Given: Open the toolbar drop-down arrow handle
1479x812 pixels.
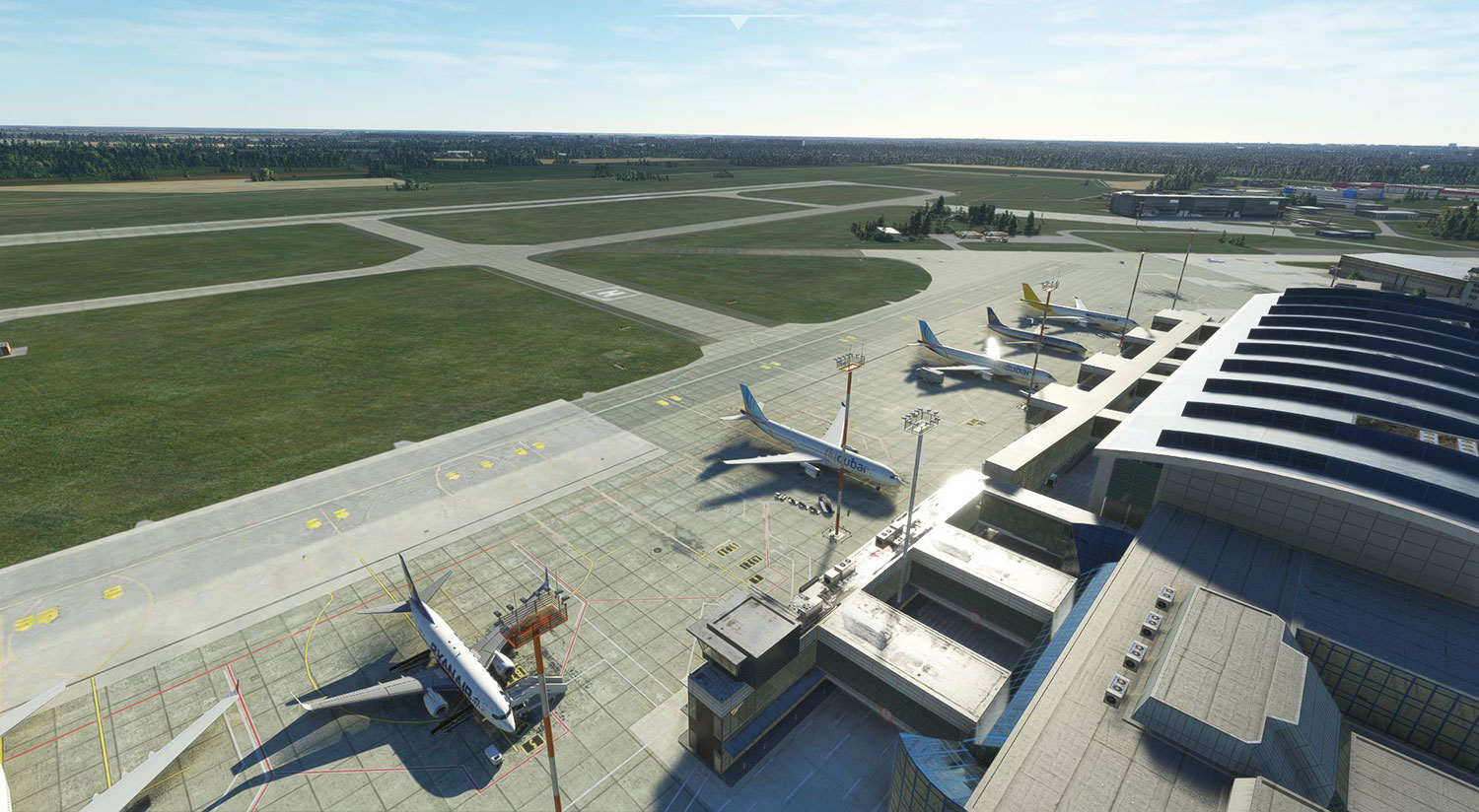Looking at the screenshot, I should (x=738, y=22).
